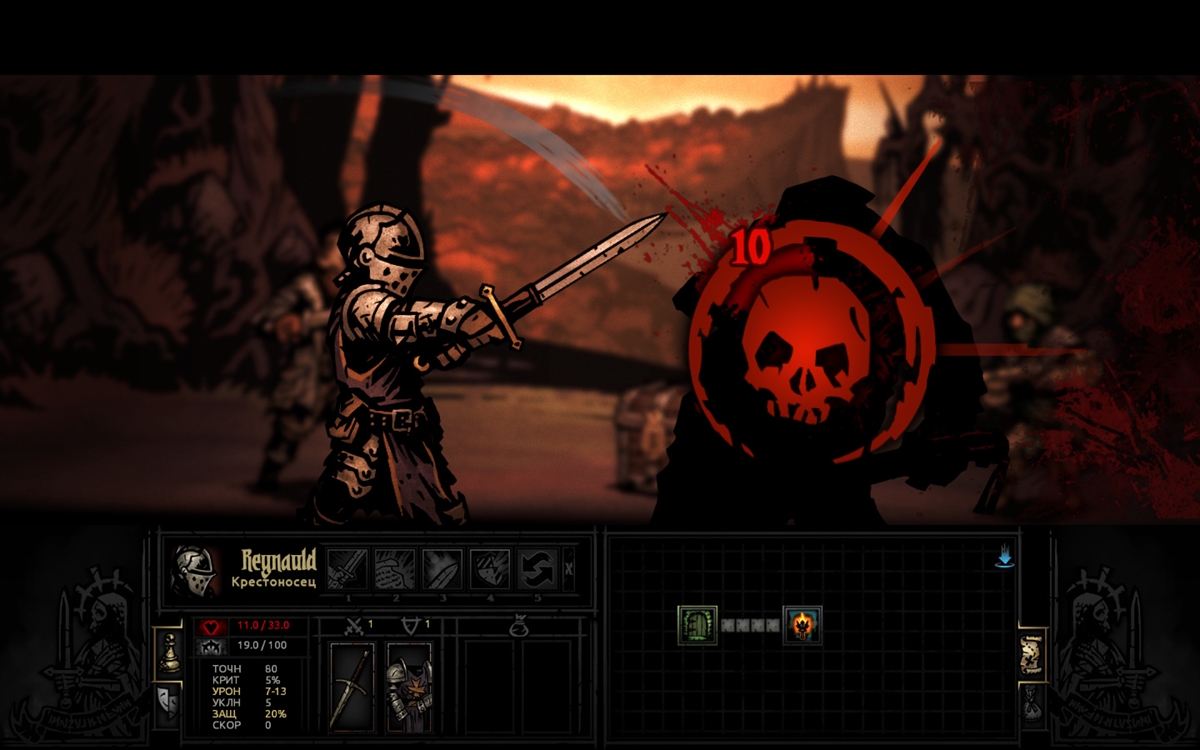Click the blue arrow map centering icon

click(x=1005, y=558)
